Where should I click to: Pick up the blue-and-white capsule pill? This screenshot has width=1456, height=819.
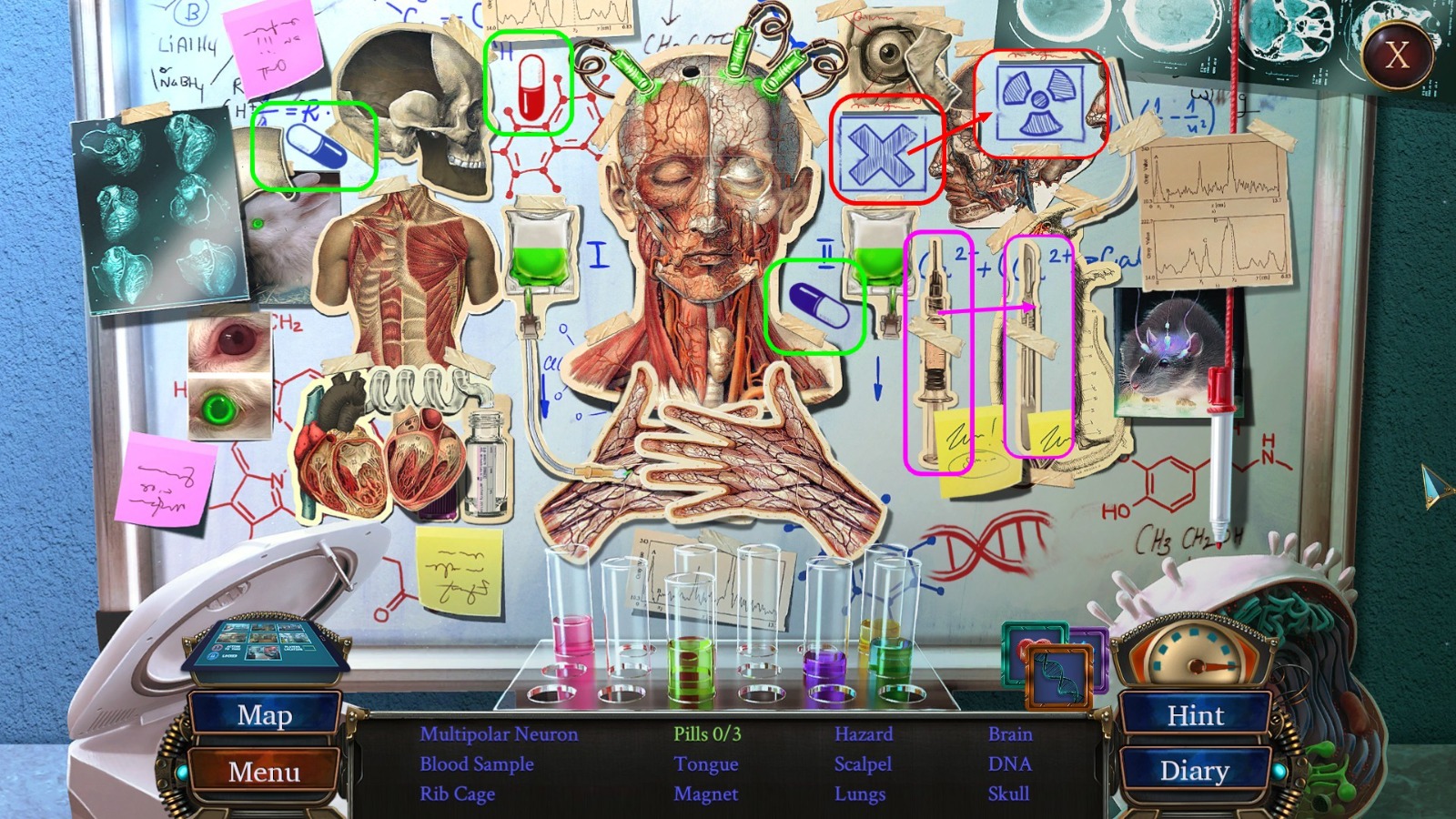pyautogui.click(x=817, y=305)
